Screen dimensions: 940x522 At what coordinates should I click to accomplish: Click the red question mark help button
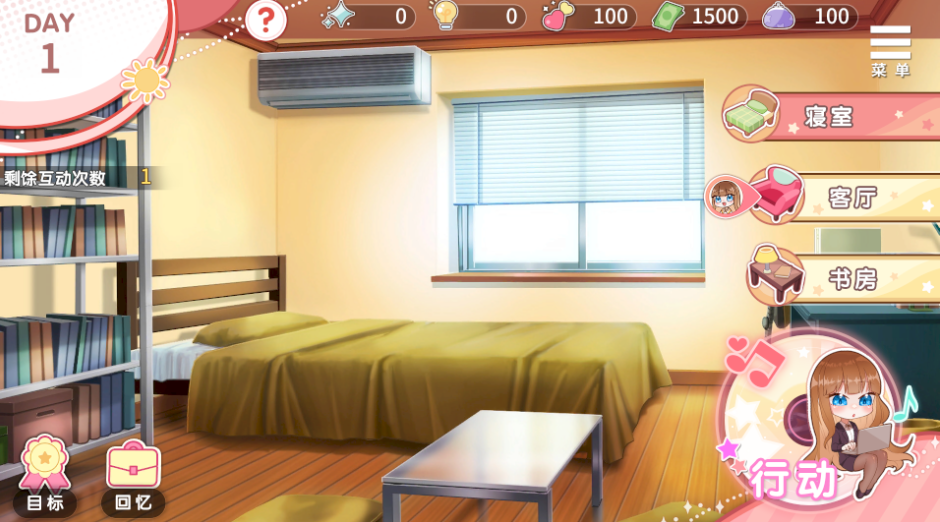(265, 19)
